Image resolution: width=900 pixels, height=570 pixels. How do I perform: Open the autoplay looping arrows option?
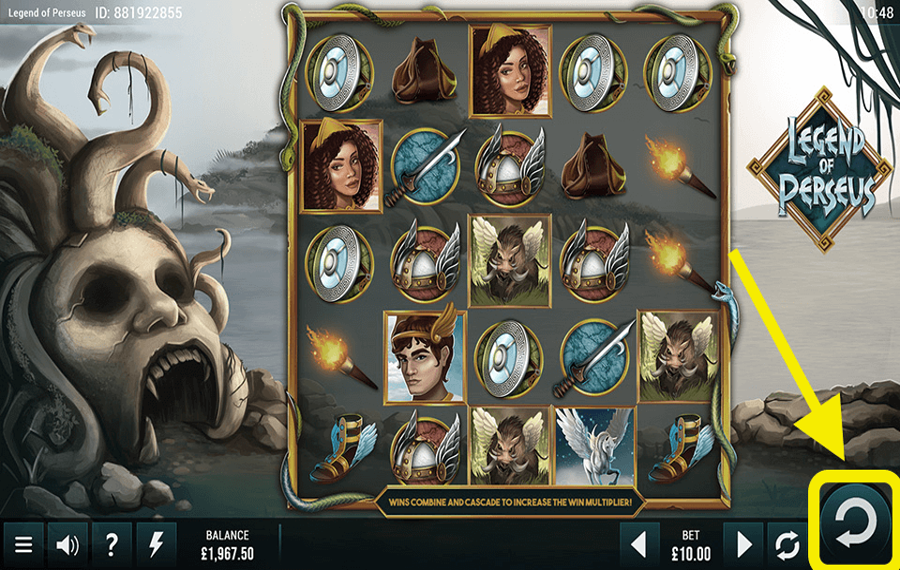[787, 545]
